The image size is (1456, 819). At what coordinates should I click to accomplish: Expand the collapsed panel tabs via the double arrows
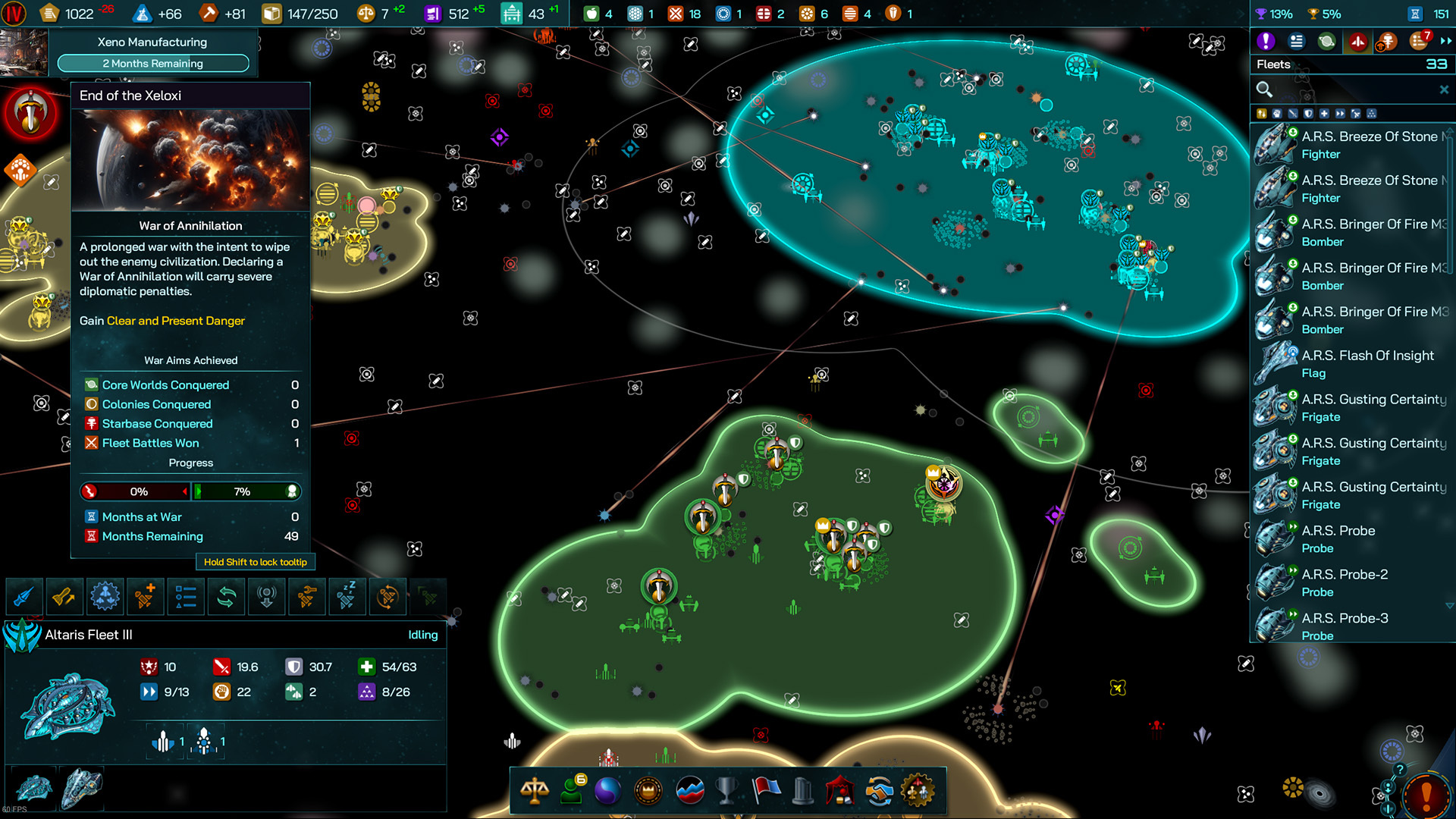1445,42
